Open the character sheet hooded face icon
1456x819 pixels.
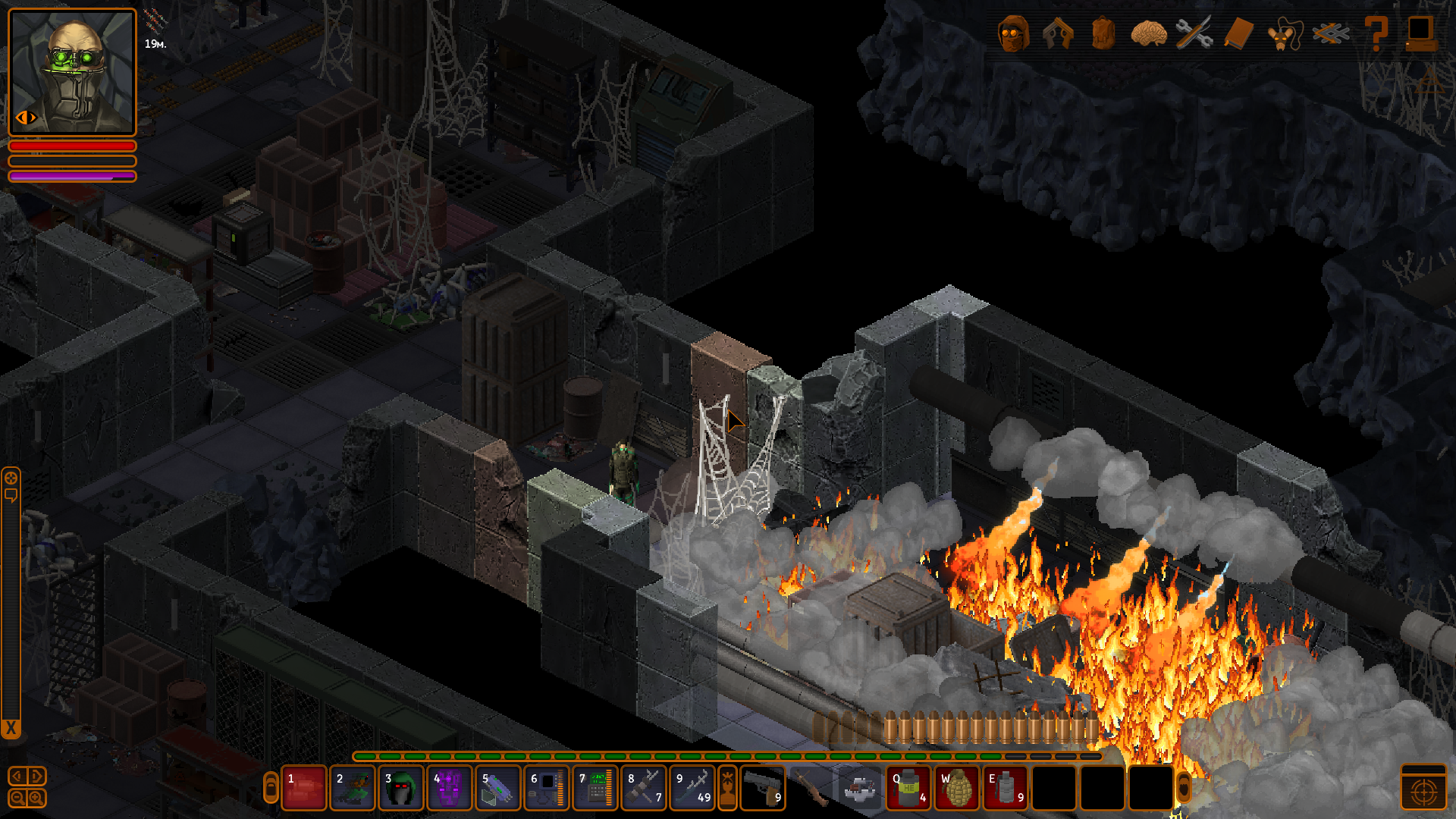pos(1014,34)
